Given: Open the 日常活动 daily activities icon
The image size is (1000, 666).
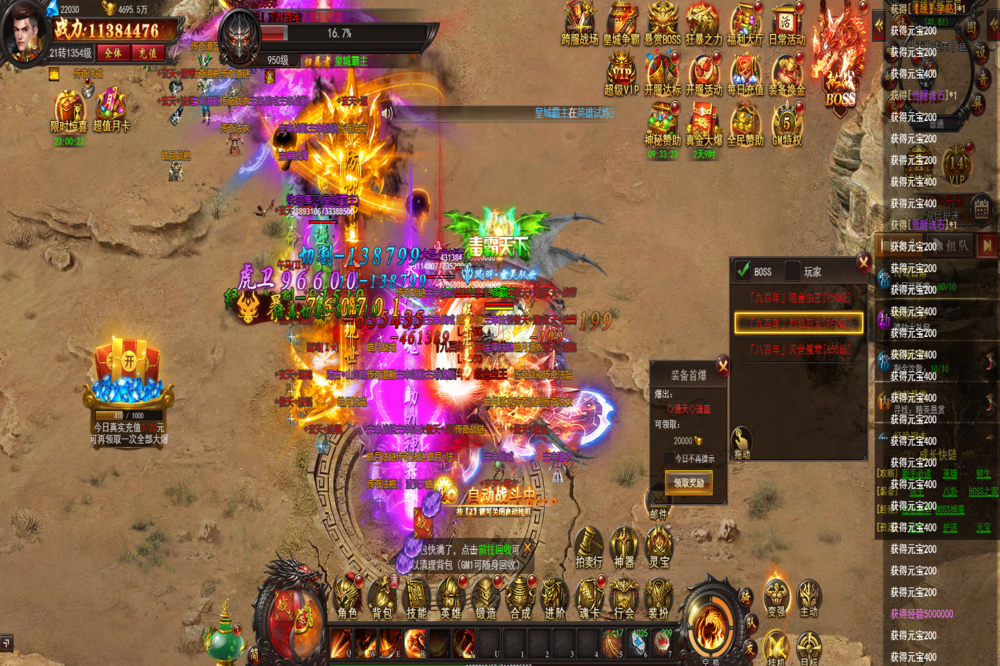Looking at the screenshot, I should [787, 21].
